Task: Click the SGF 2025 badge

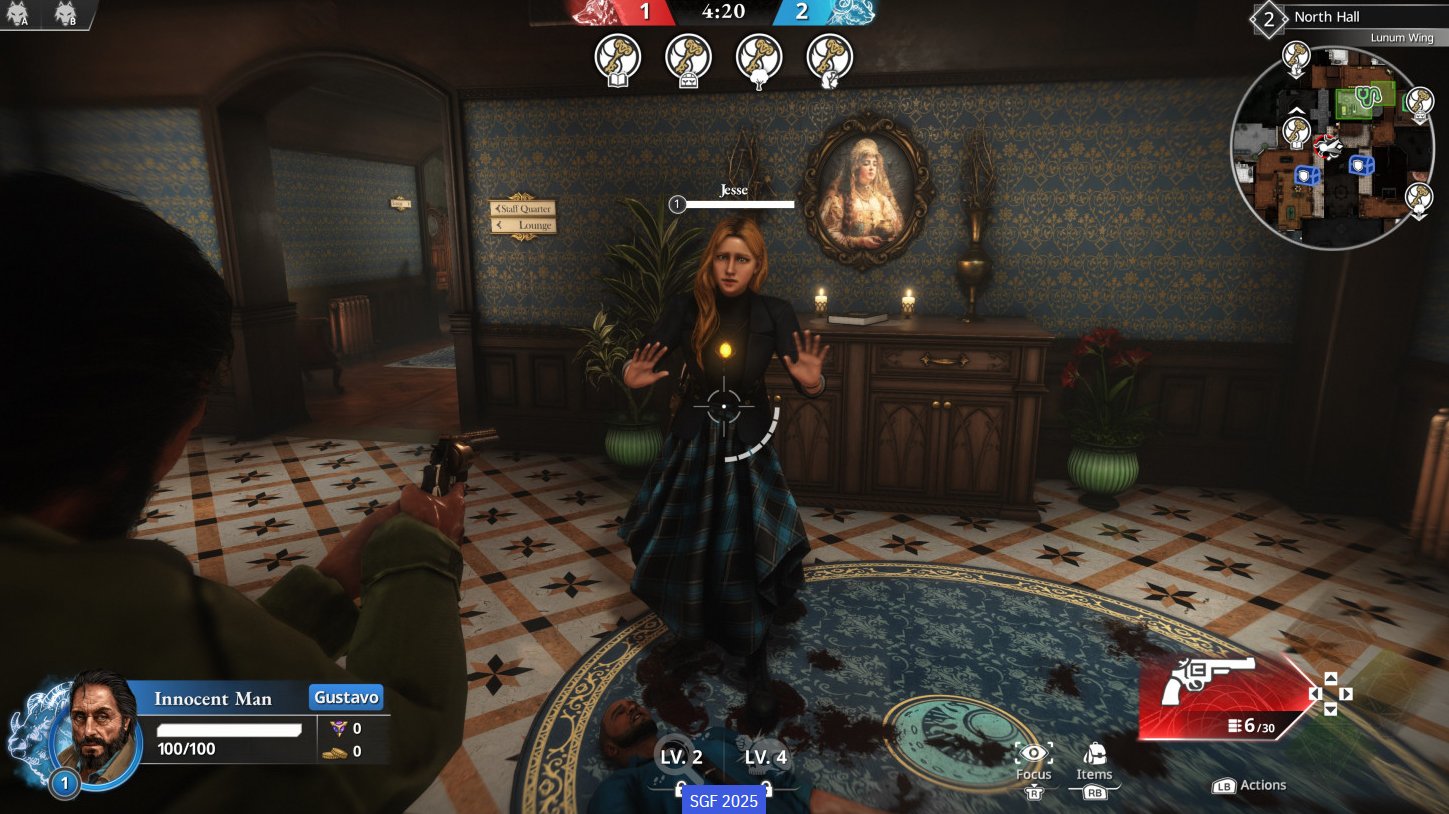Action: 722,799
